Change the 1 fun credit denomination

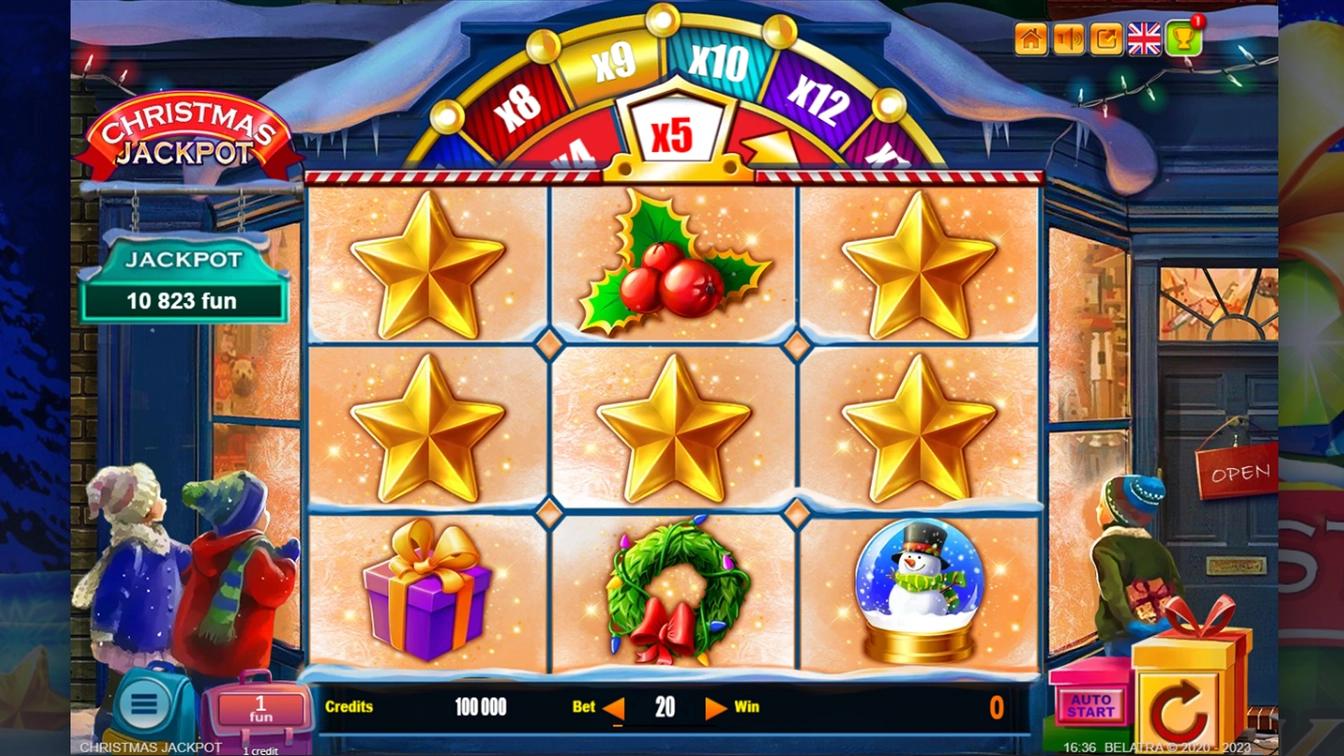(260, 710)
